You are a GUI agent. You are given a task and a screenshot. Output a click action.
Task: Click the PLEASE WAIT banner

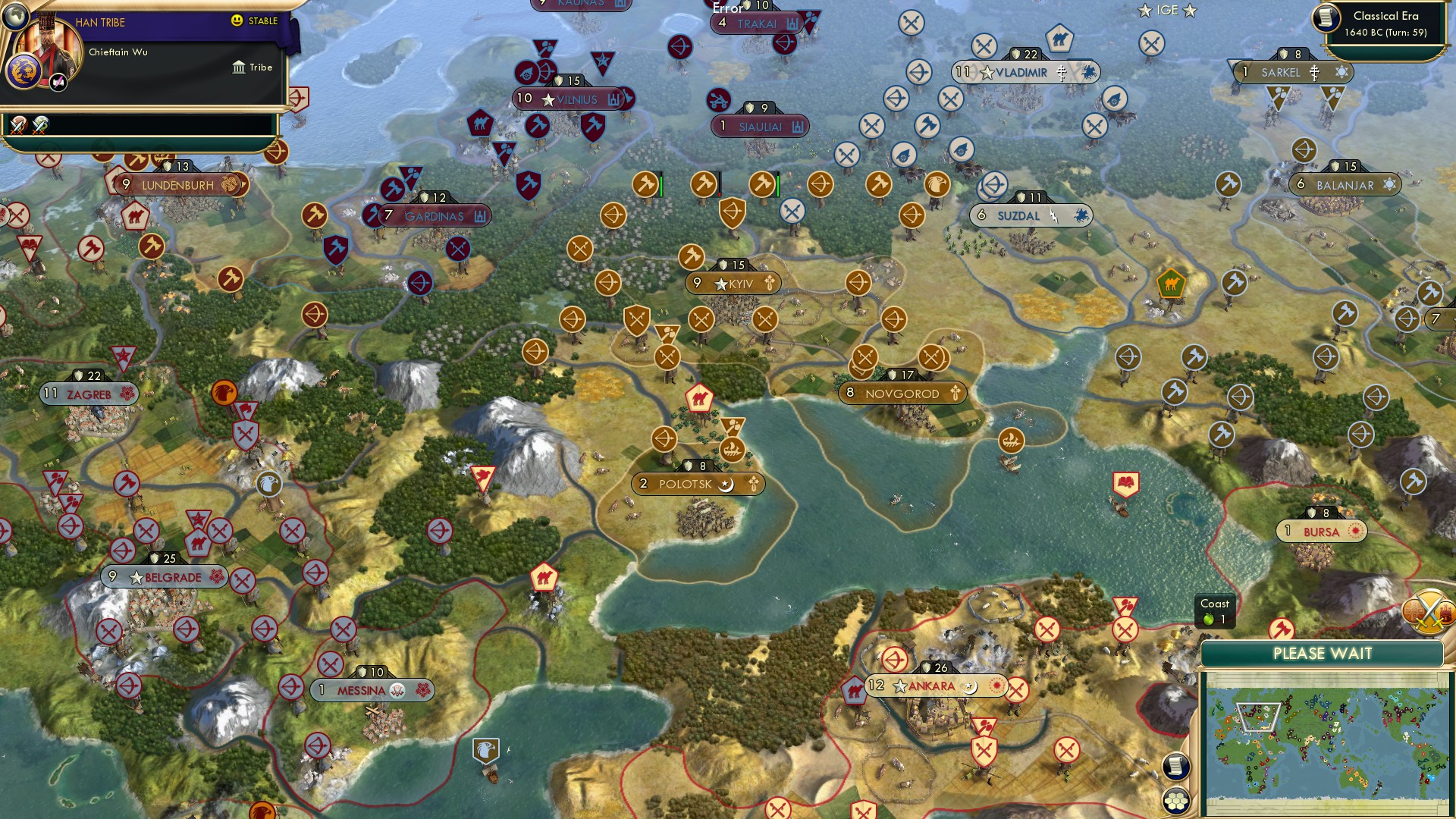(1323, 652)
